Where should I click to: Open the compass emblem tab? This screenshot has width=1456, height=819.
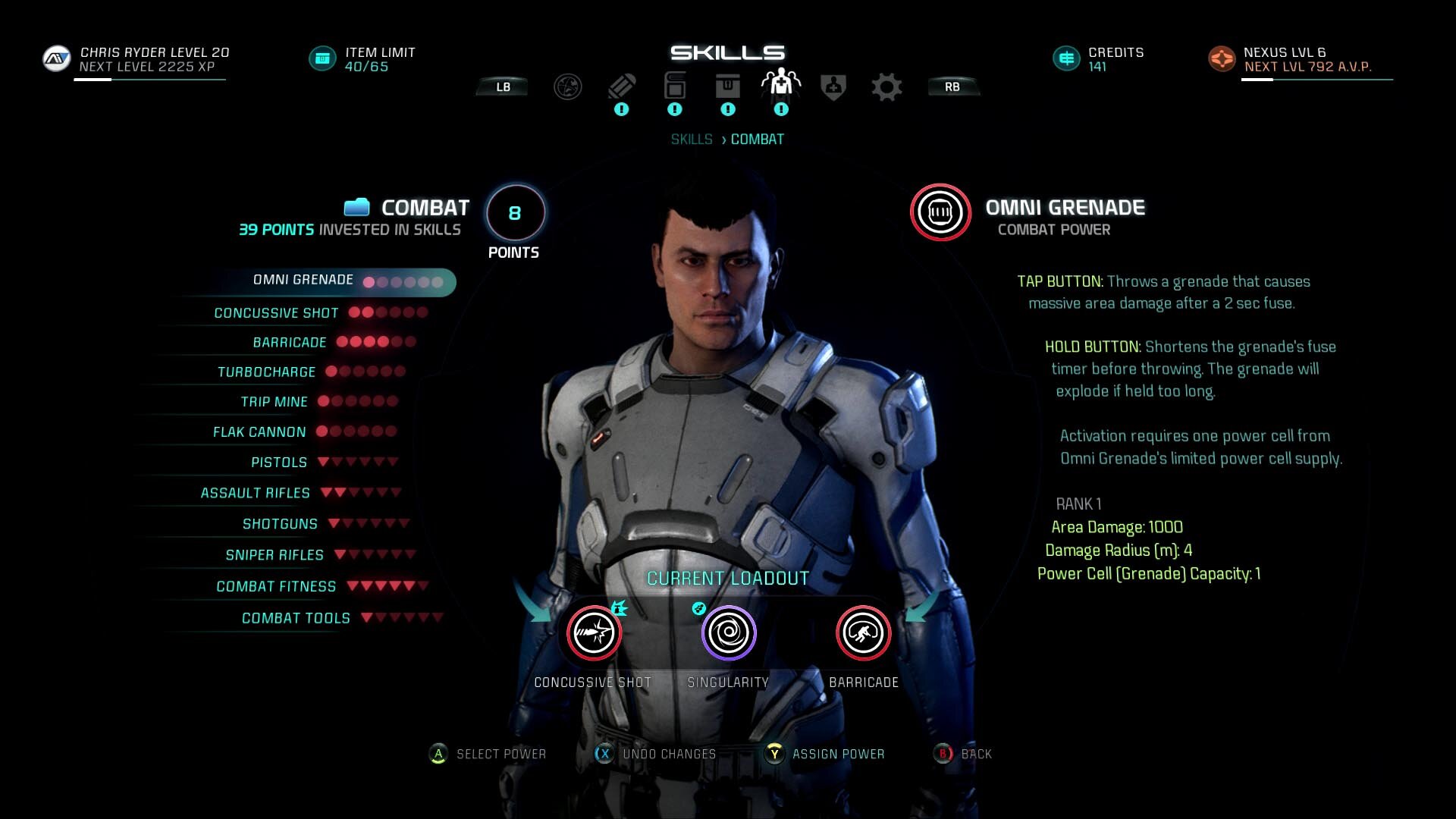567,87
